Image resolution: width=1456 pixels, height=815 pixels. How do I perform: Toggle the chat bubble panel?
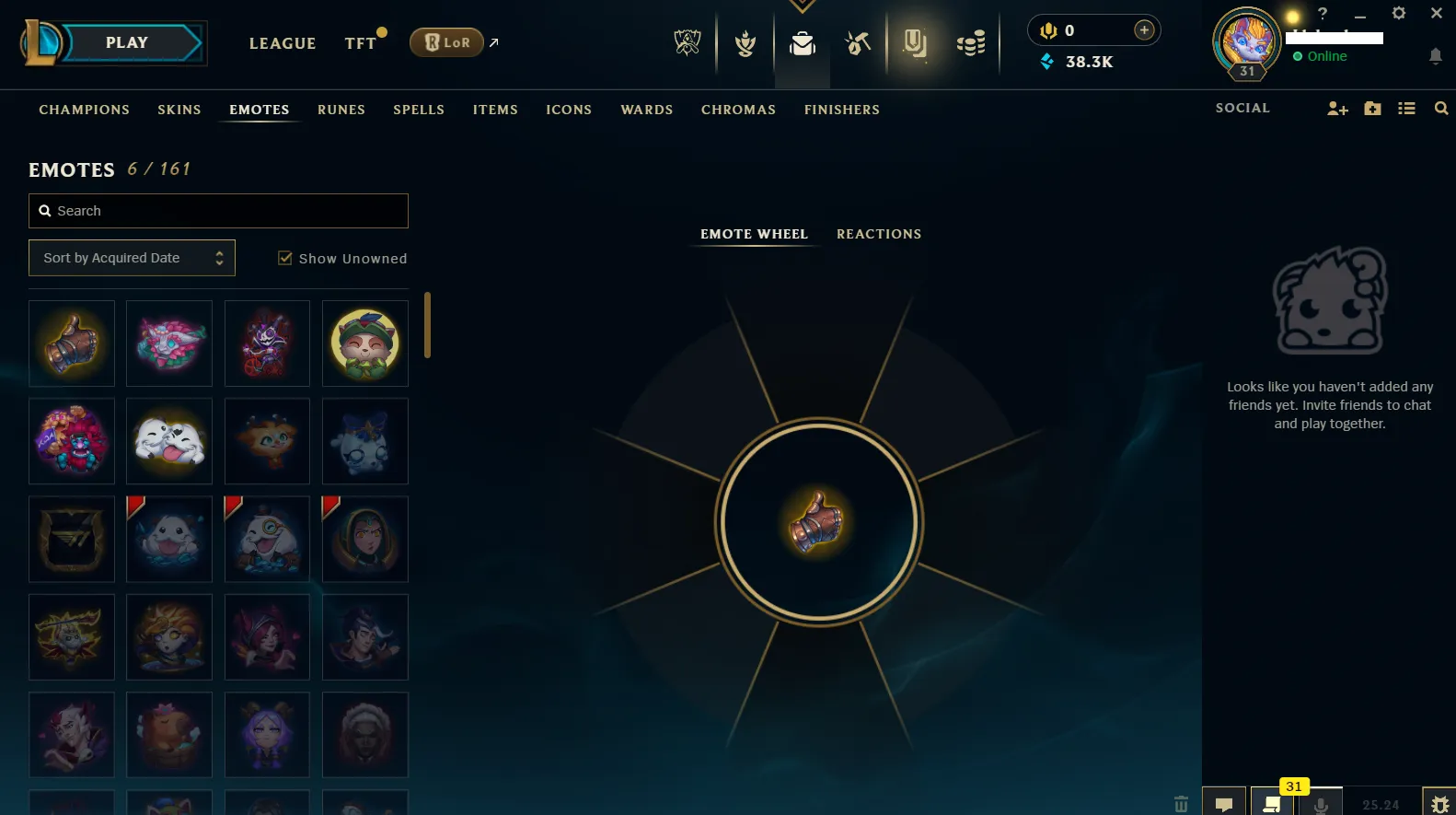1225,802
